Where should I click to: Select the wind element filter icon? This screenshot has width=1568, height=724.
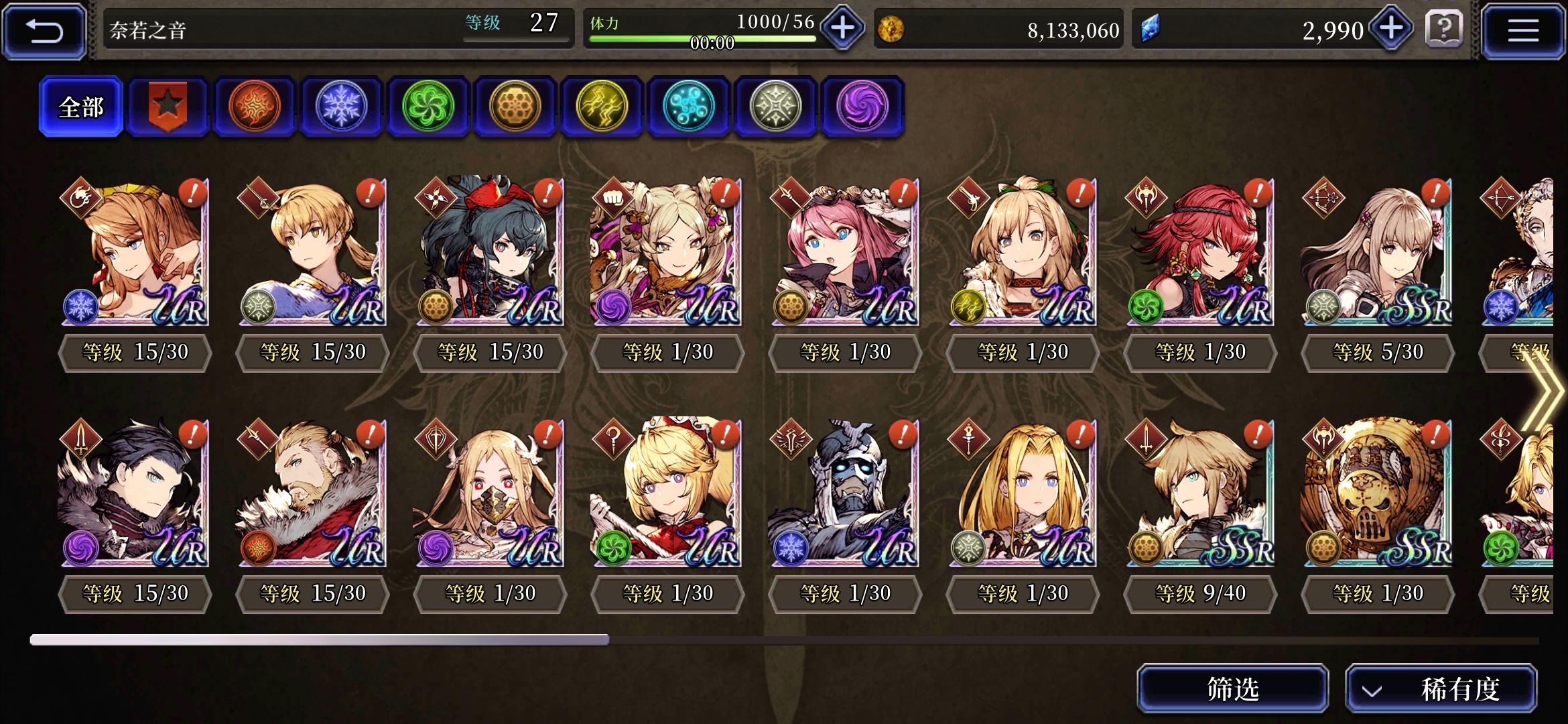[x=428, y=107]
